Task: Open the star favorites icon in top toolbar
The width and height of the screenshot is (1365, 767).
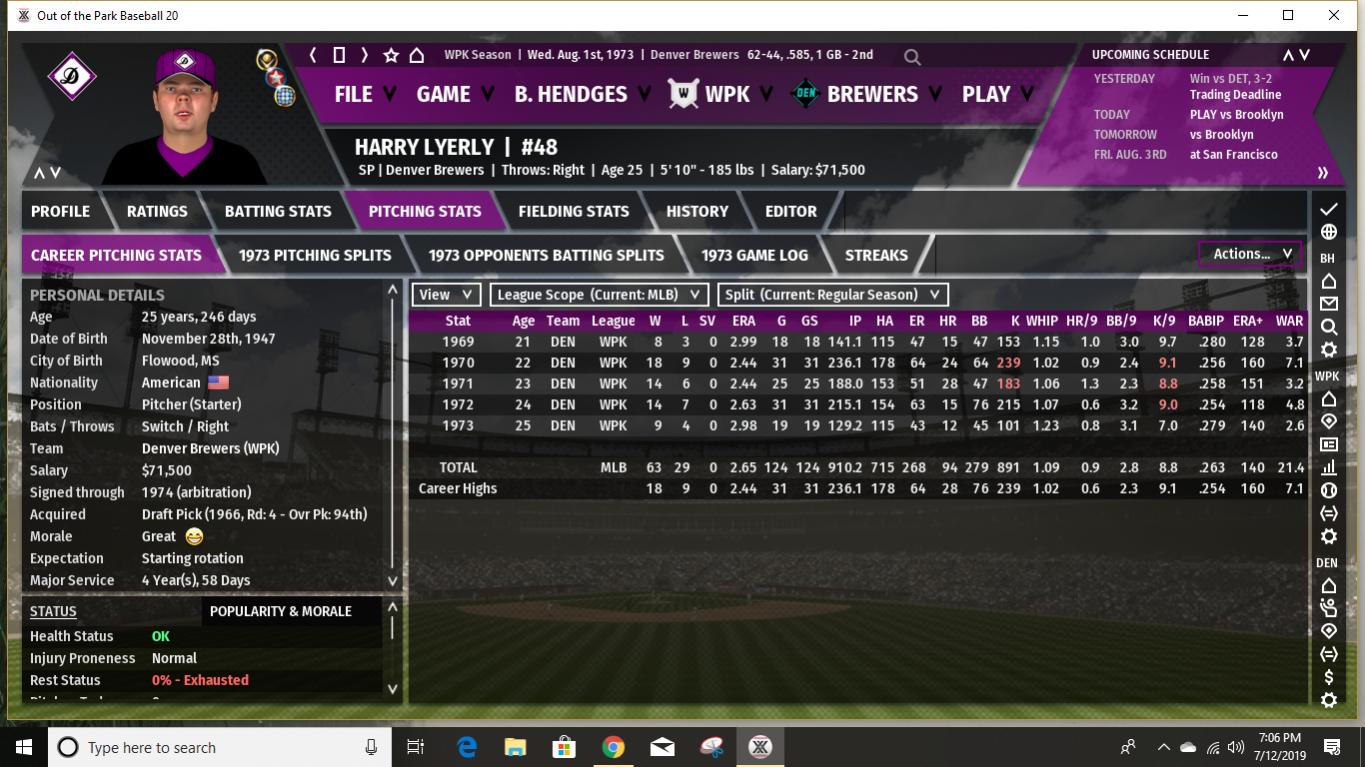Action: (390, 56)
